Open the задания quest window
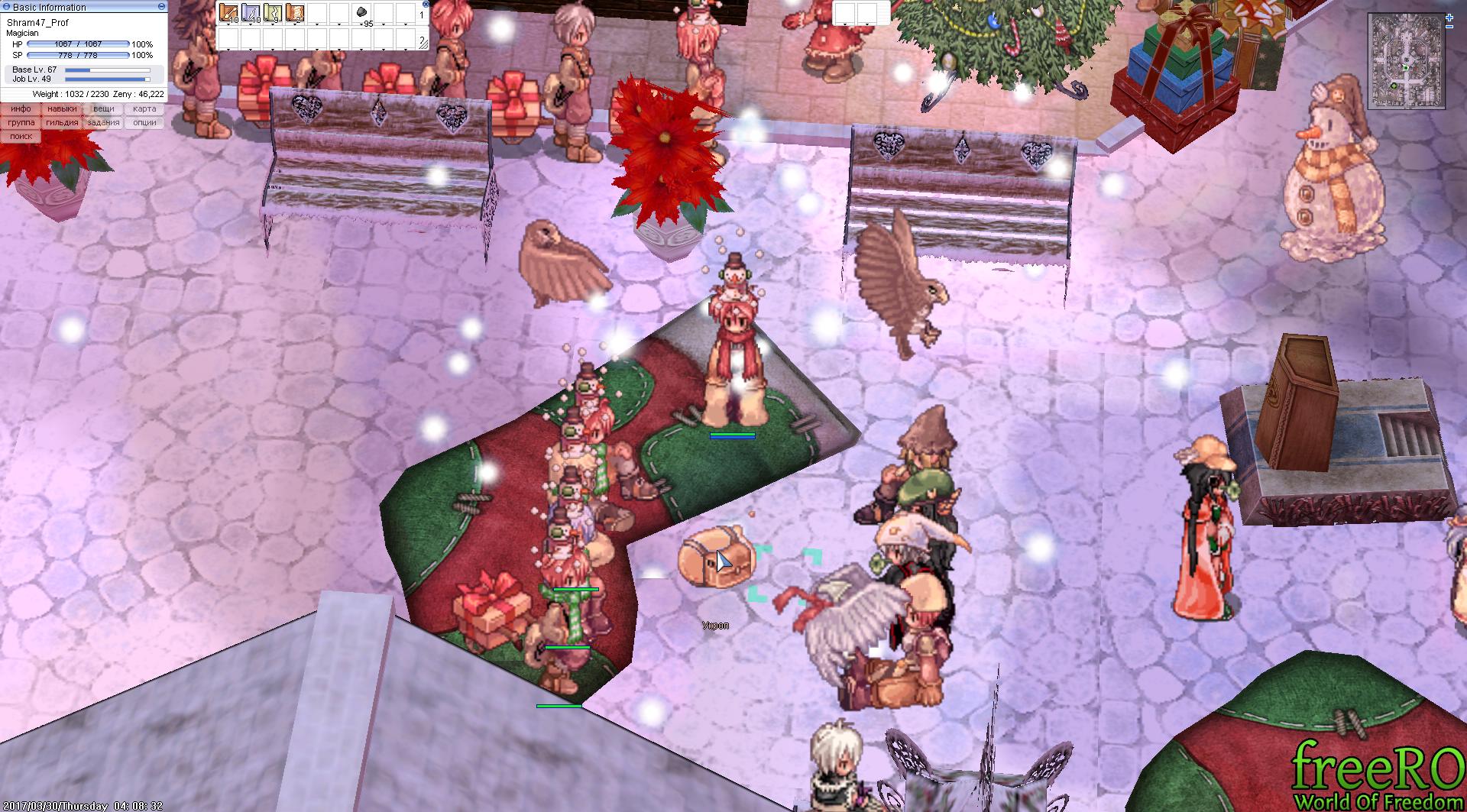This screenshot has height=812, width=1467. coord(103,123)
